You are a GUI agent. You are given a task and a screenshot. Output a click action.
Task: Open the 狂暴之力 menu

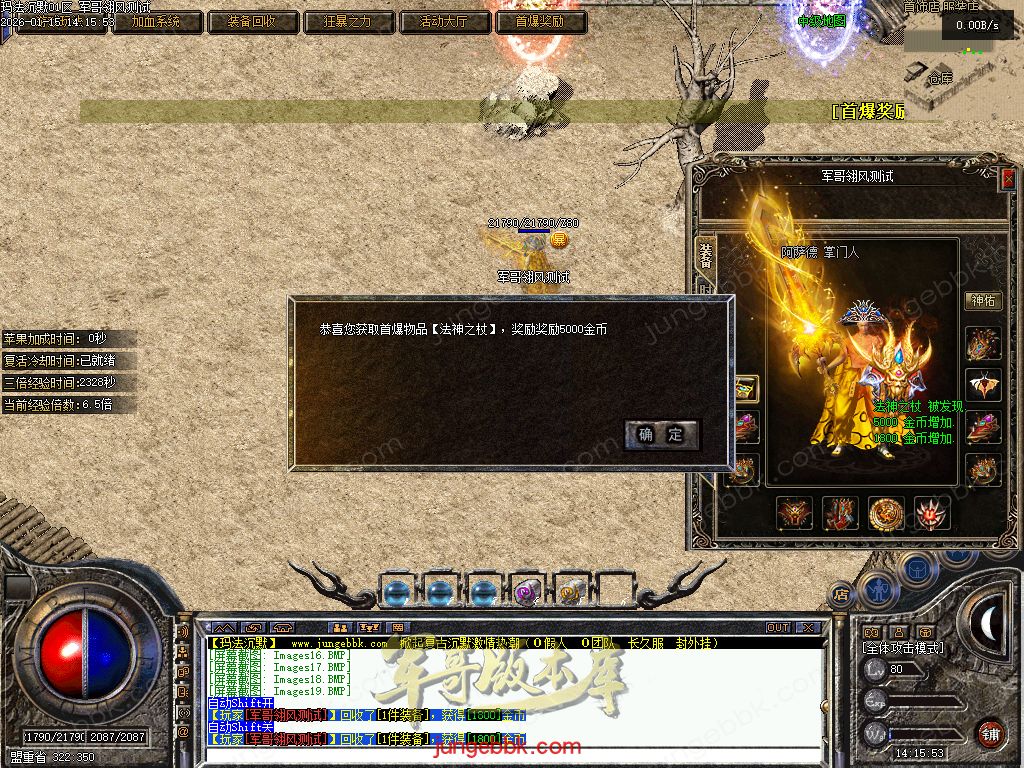point(347,21)
